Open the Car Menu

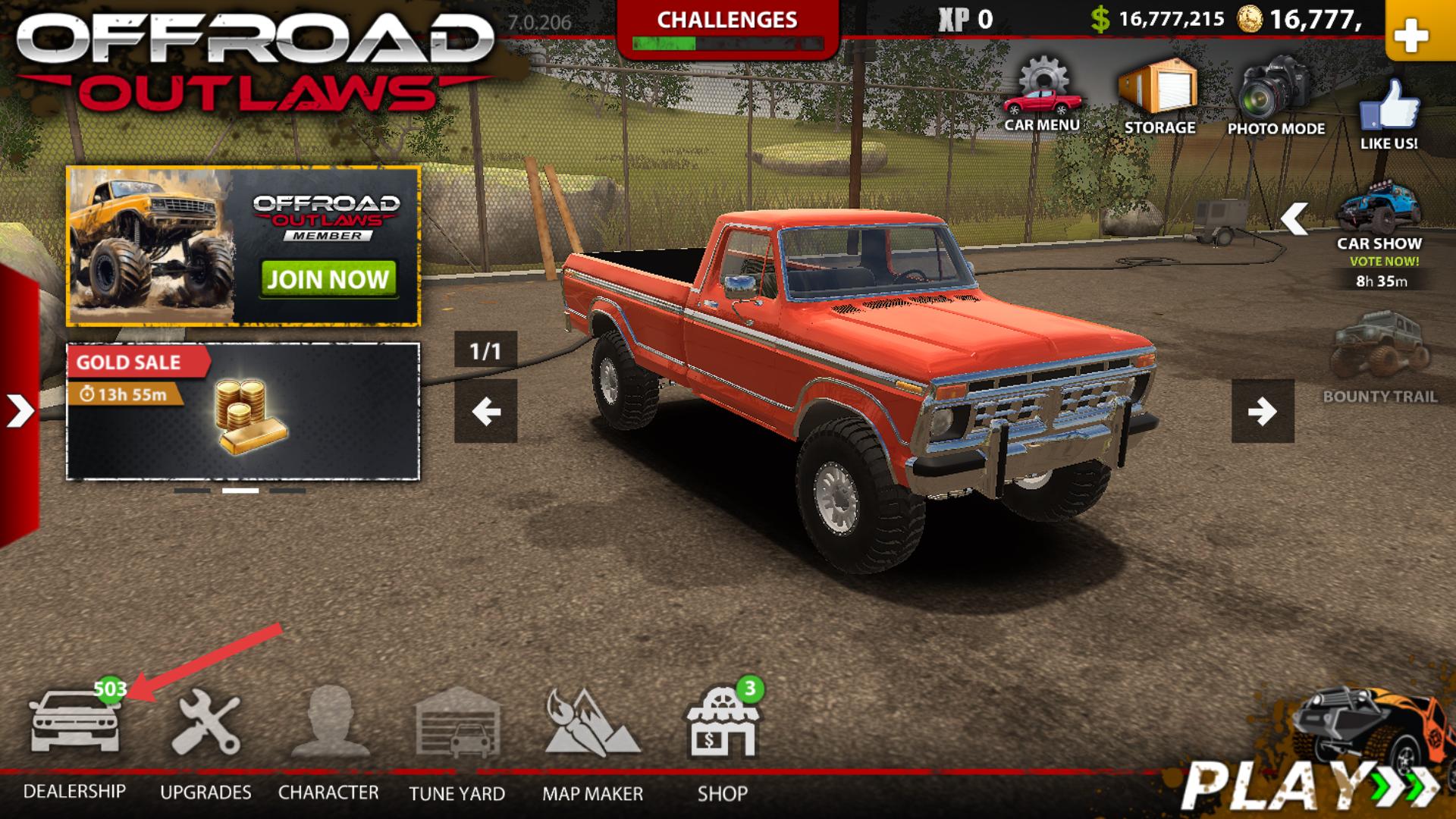(x=1042, y=96)
